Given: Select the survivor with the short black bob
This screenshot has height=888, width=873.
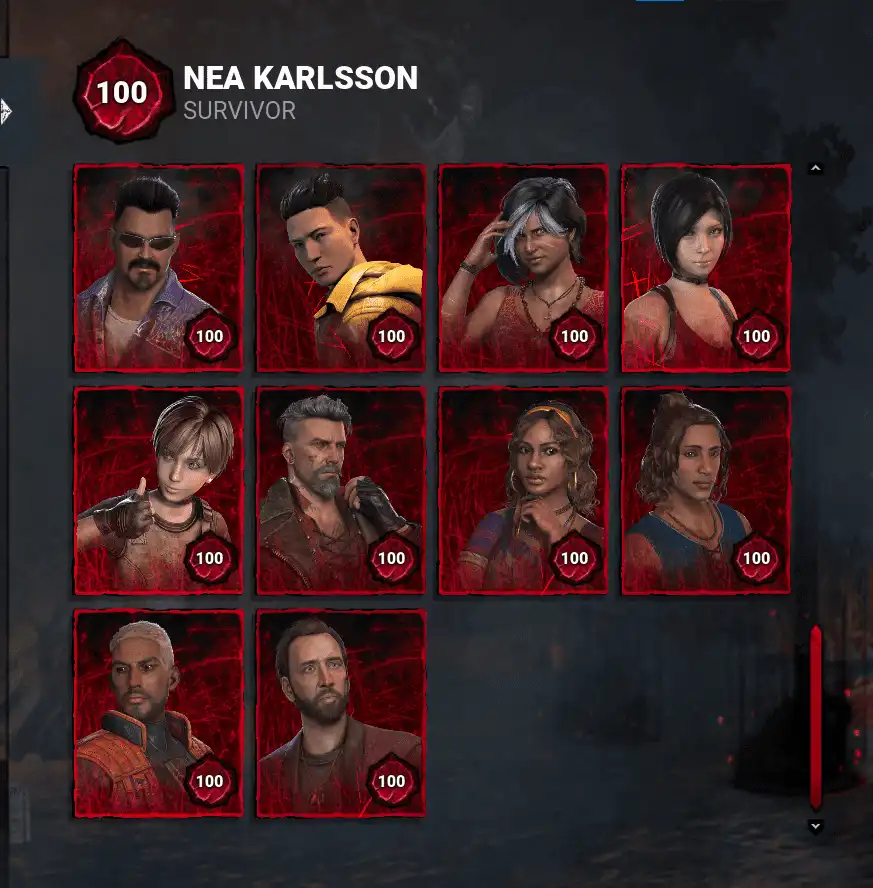Looking at the screenshot, I should click(x=706, y=268).
